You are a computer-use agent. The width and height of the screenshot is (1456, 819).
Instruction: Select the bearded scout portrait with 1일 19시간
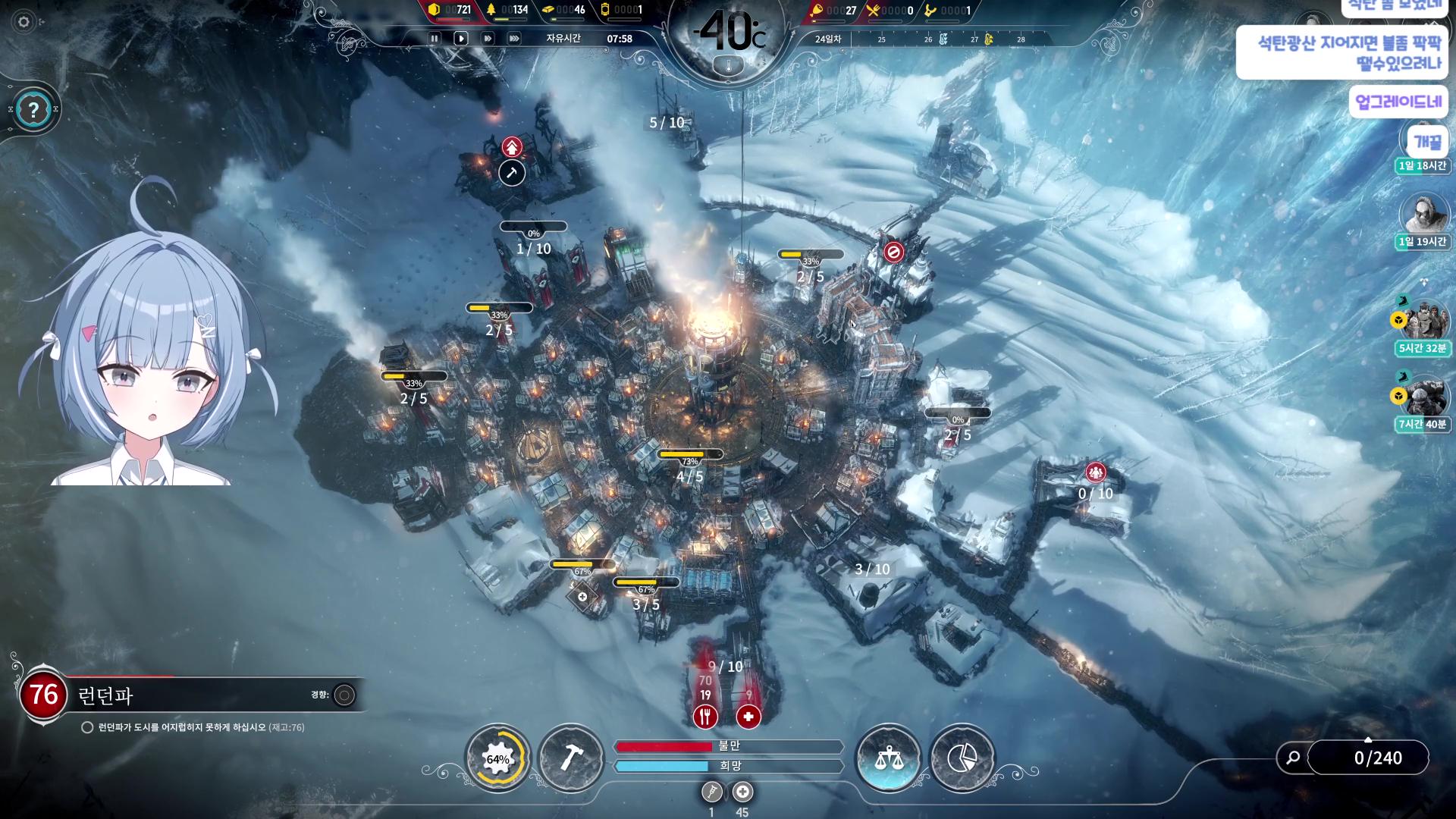point(1422,214)
